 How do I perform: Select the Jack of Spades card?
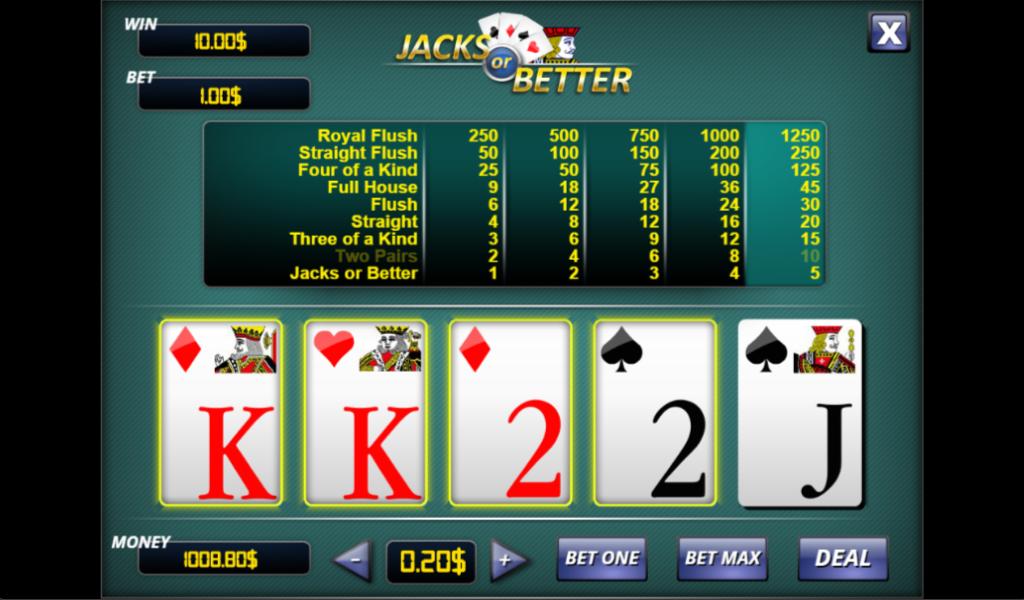pyautogui.click(x=799, y=412)
